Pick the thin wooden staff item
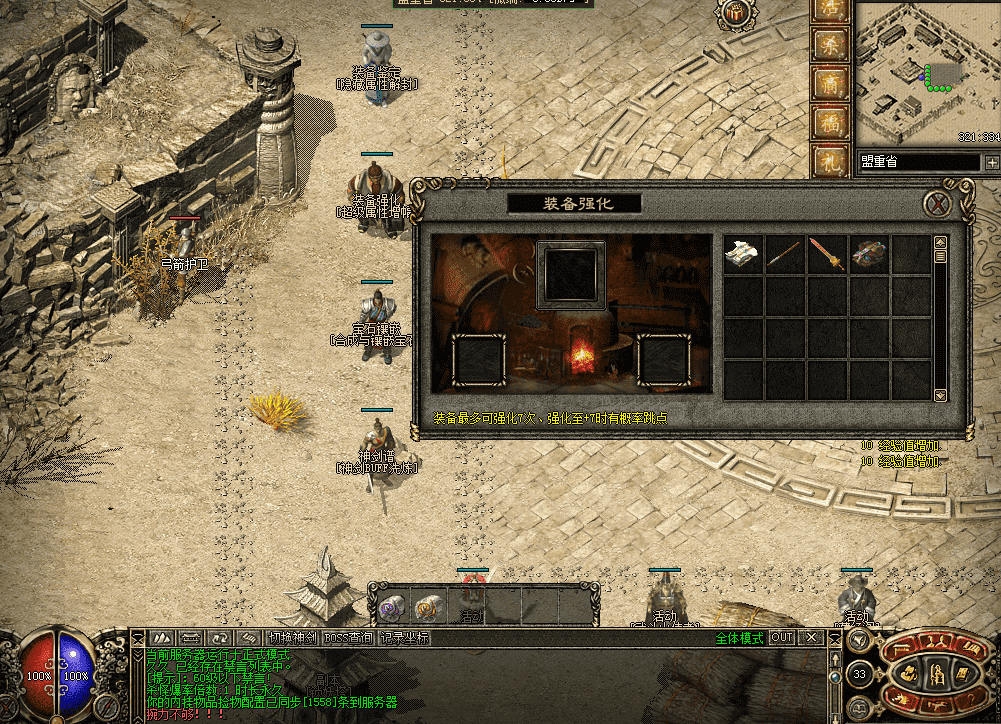Screen dimensions: 1001x724 point(785,254)
